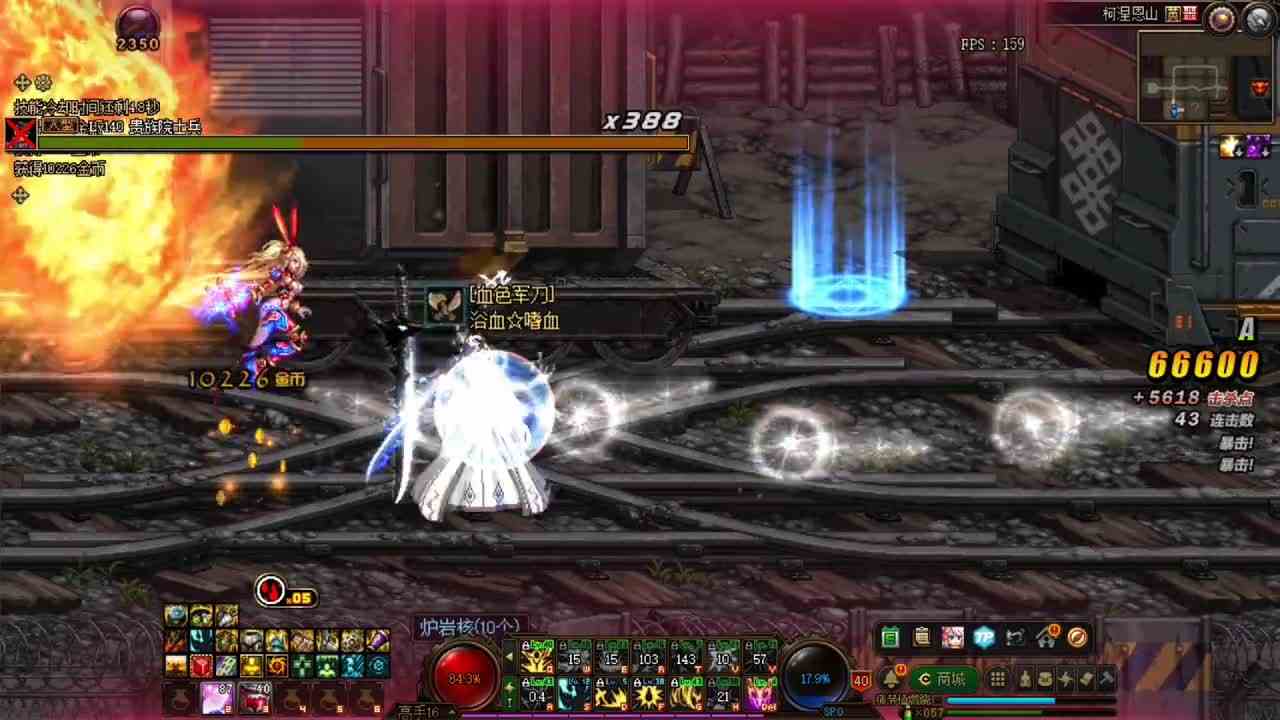The width and height of the screenshot is (1280, 720).
Task: Open the notification bell icon
Action: [890, 677]
